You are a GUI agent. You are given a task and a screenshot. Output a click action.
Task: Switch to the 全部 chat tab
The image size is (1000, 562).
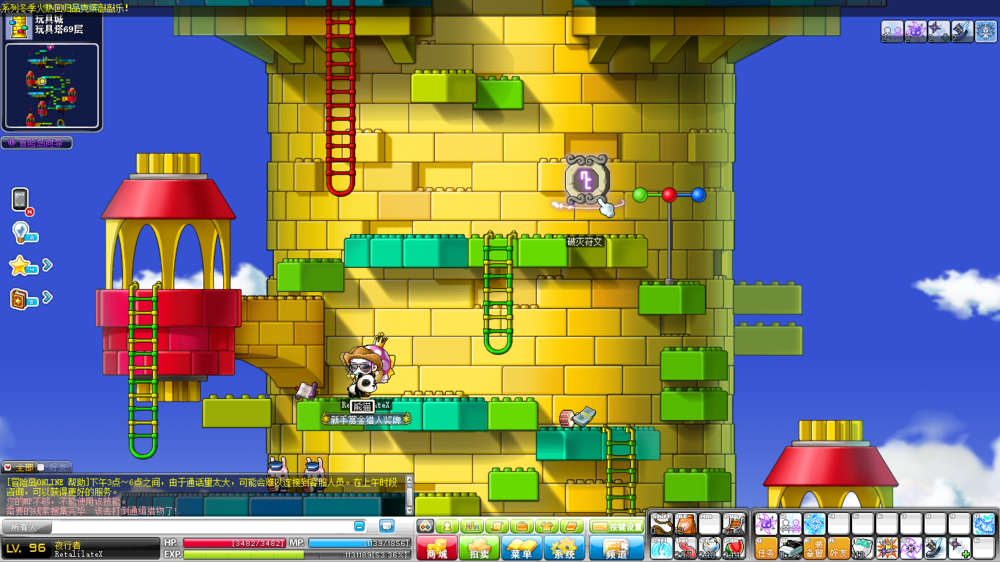[20, 467]
